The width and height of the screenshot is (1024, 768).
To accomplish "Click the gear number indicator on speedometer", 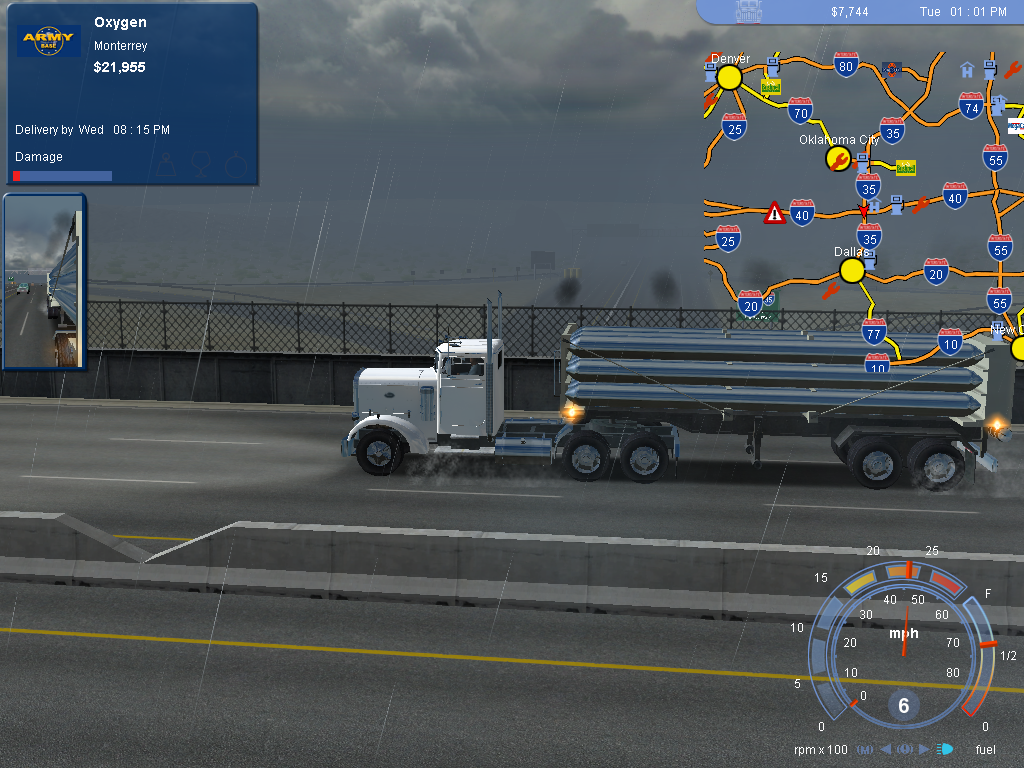I will [x=903, y=706].
